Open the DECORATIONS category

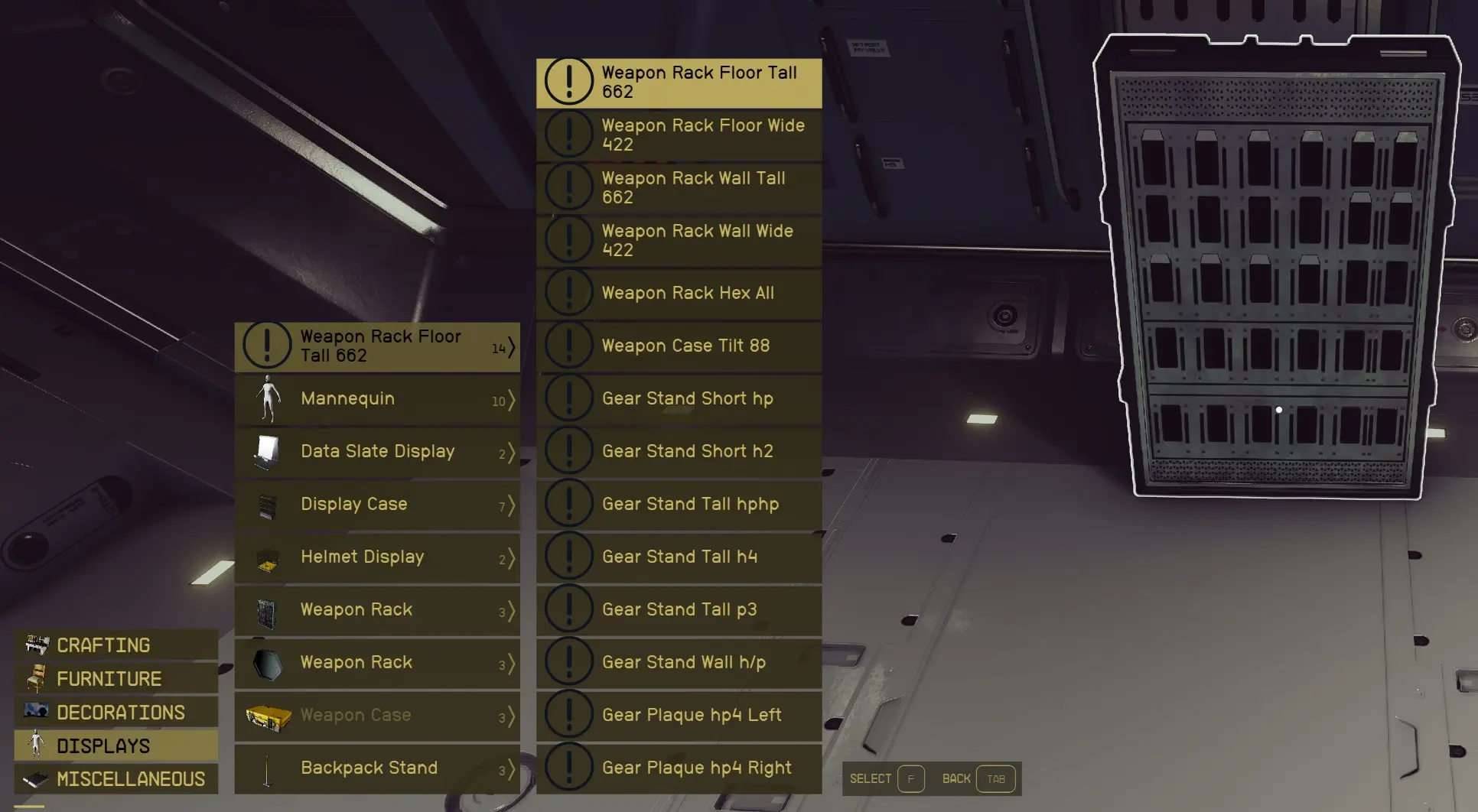coord(120,712)
